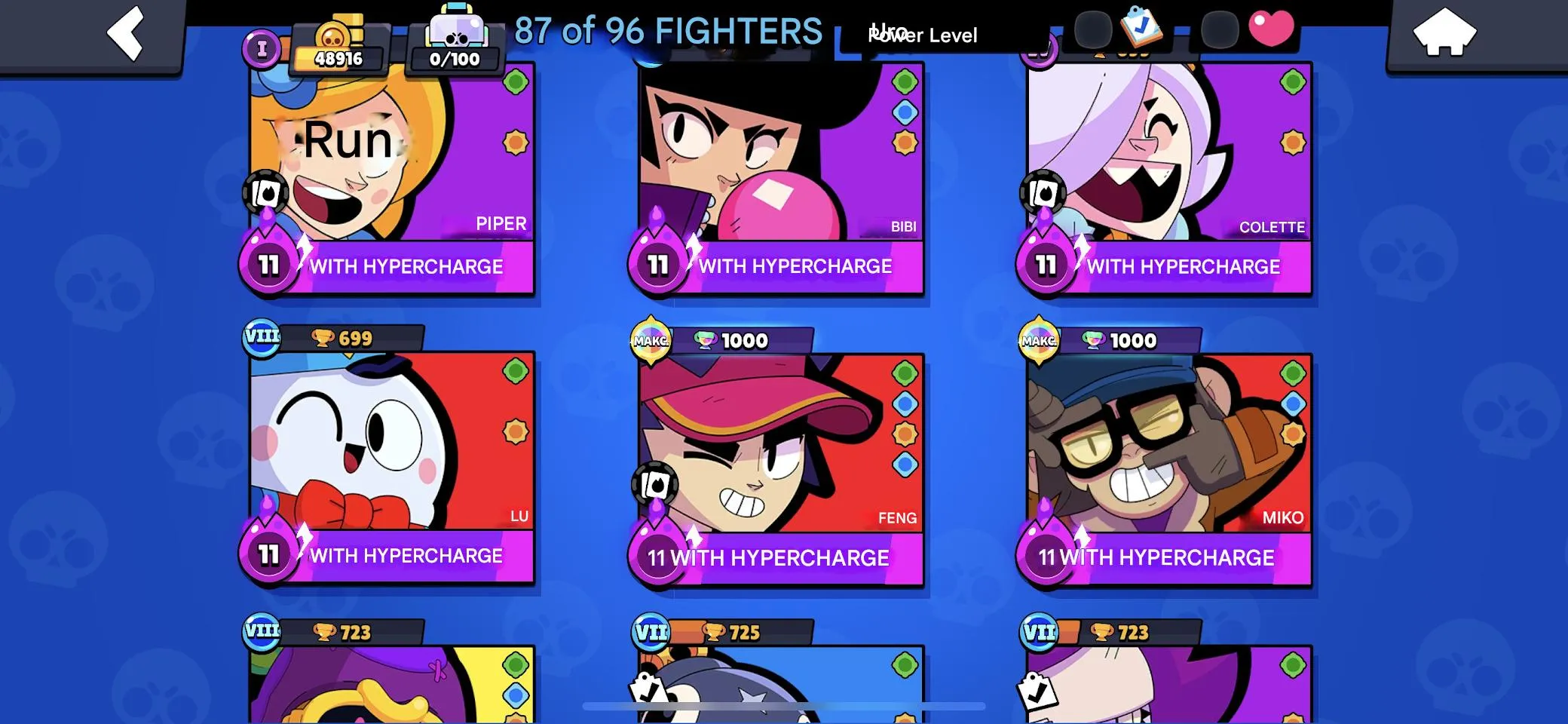This screenshot has height=724, width=1568.
Task: Select the 87 of 96 FIGHTERS header
Action: pyautogui.click(x=669, y=30)
